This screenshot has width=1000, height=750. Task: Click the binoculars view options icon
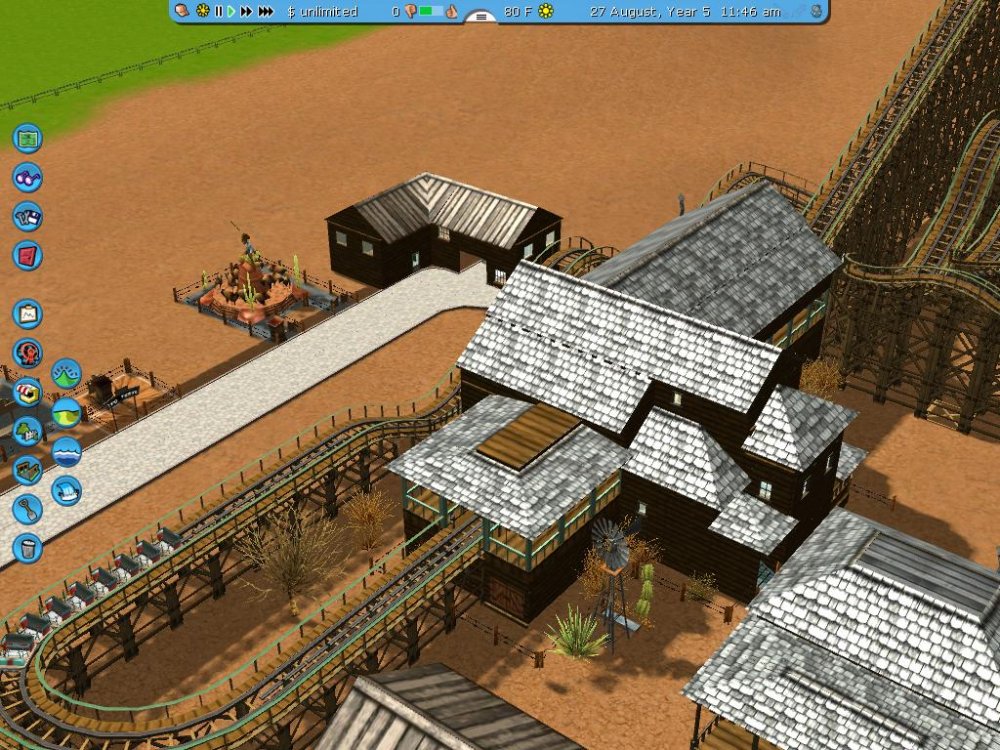(27, 177)
